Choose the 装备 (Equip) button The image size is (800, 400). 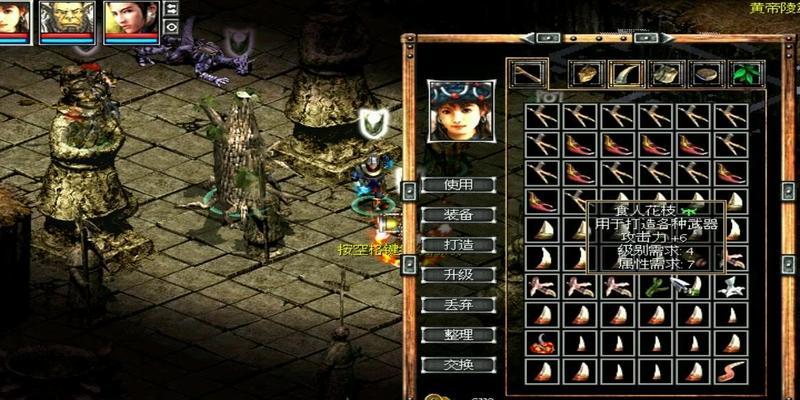[445, 215]
